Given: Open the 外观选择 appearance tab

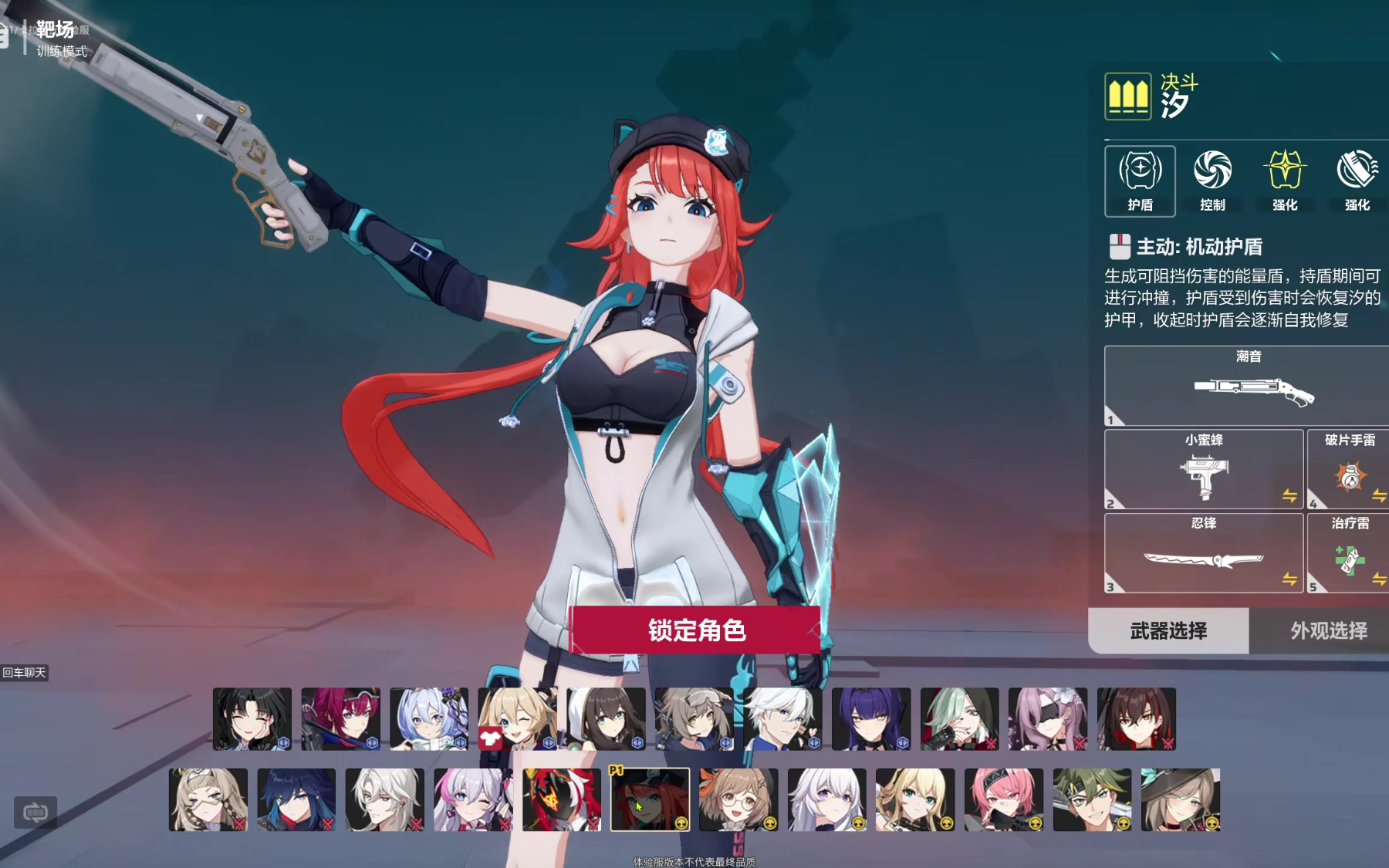Looking at the screenshot, I should click(x=1328, y=631).
